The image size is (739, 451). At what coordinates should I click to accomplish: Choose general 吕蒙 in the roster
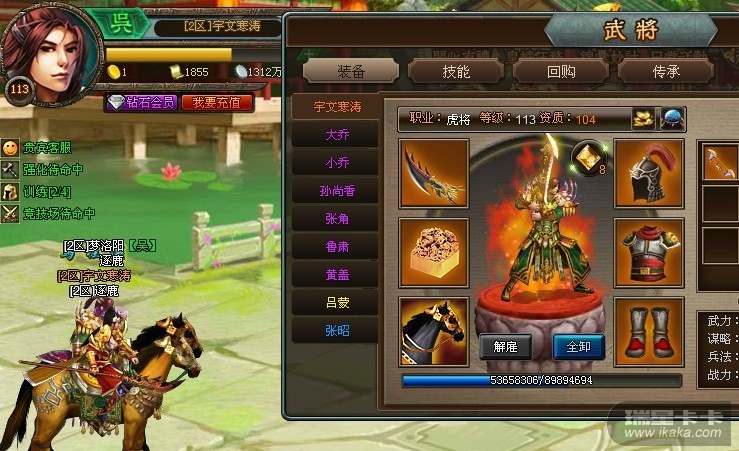click(337, 302)
